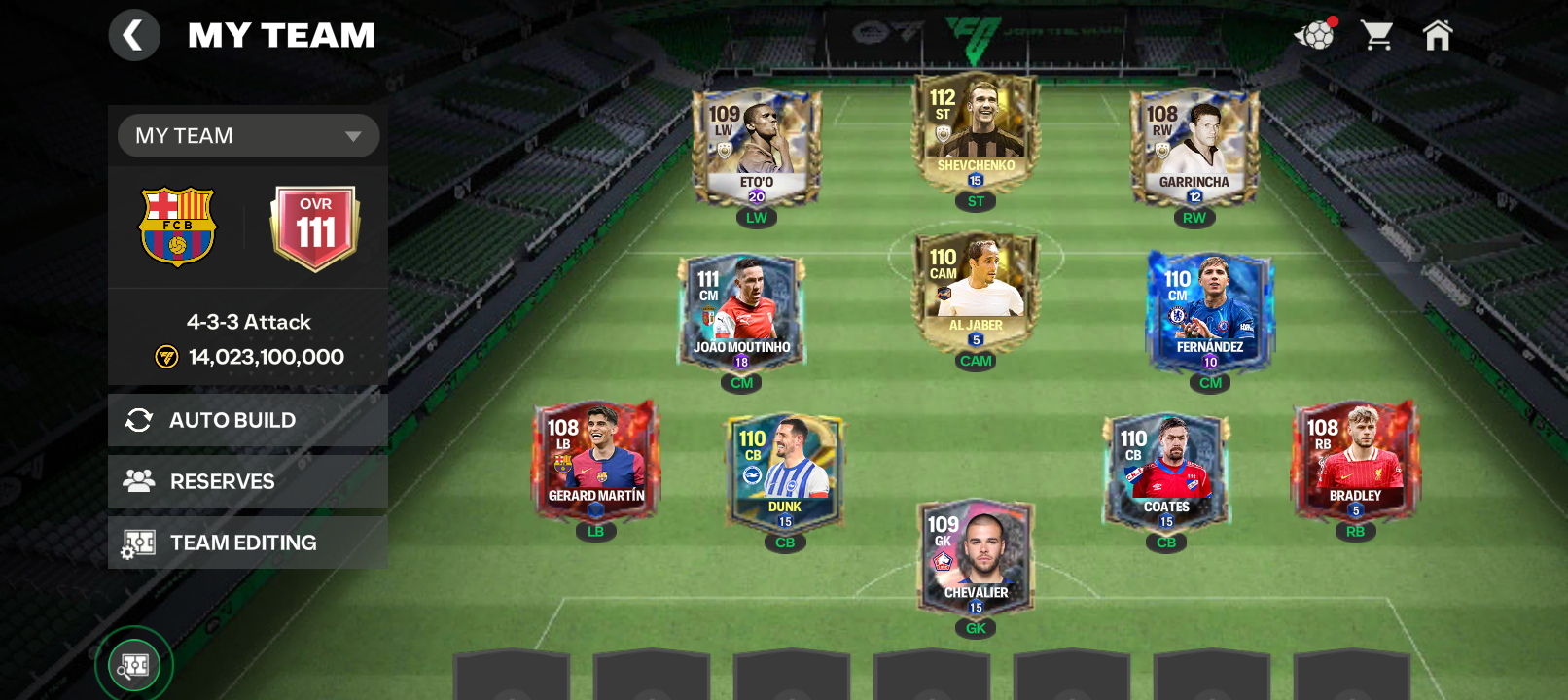
Task: Select Eto'o LW player card
Action: tap(756, 148)
